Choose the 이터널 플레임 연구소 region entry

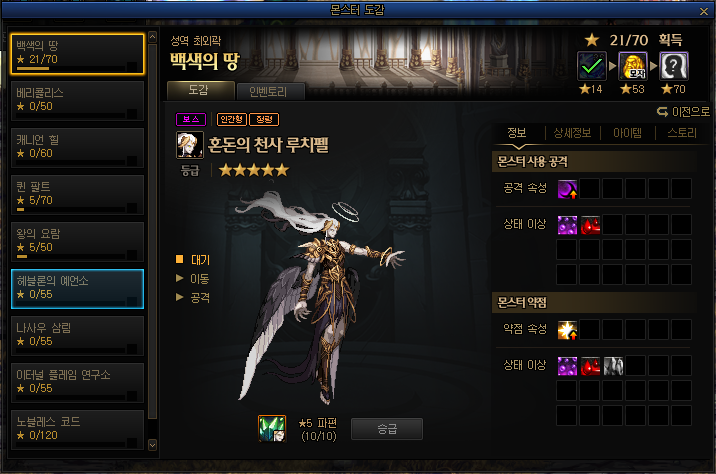coord(77,382)
